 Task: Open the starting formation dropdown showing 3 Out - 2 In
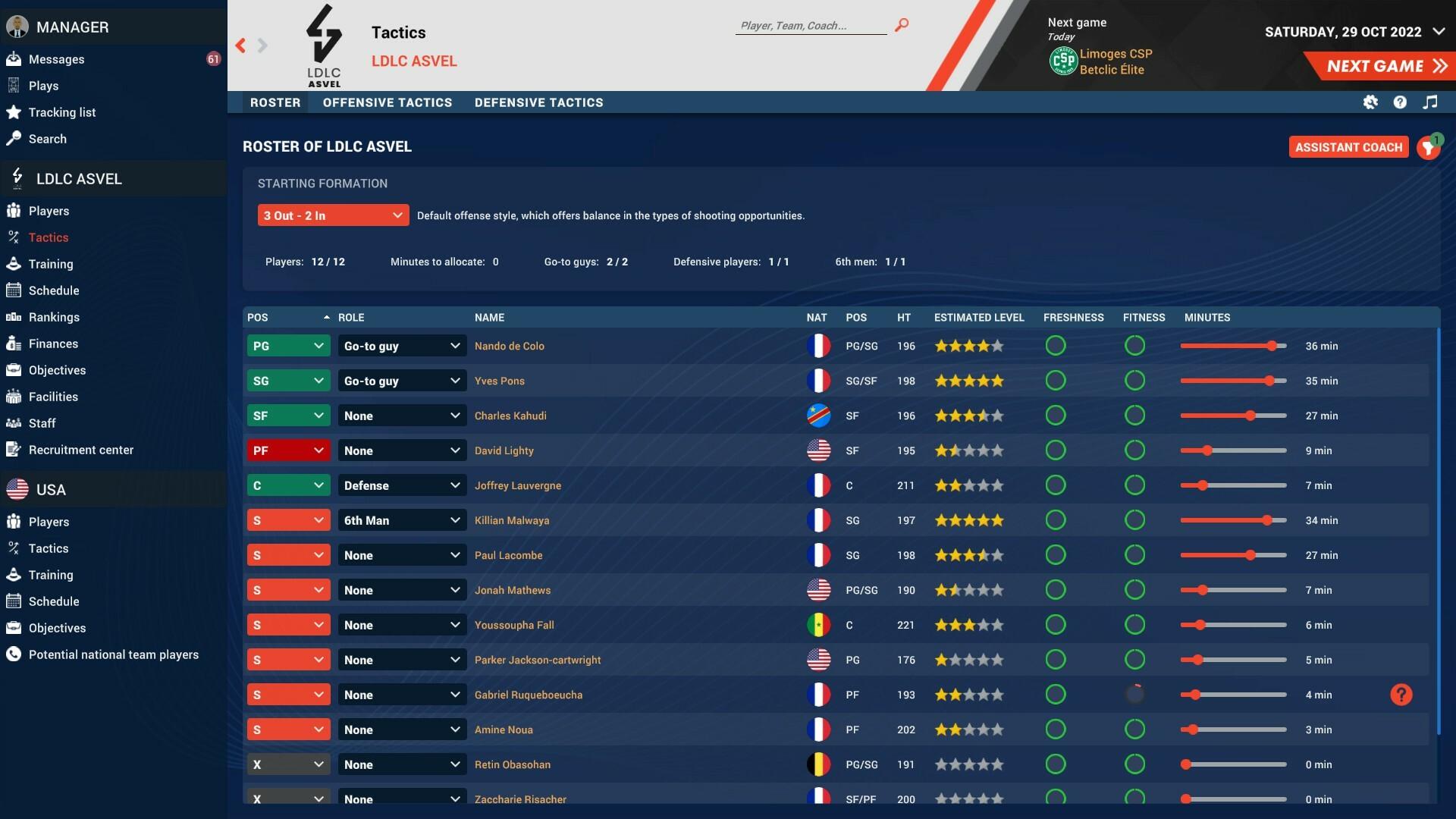pyautogui.click(x=332, y=215)
